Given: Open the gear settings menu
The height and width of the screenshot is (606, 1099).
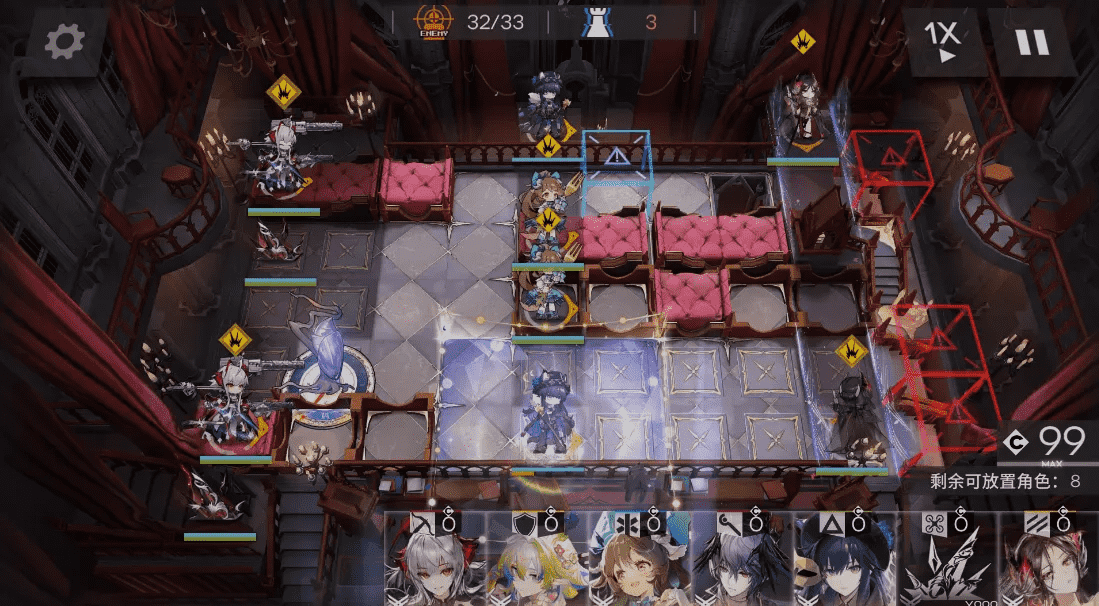Looking at the screenshot, I should (65, 41).
